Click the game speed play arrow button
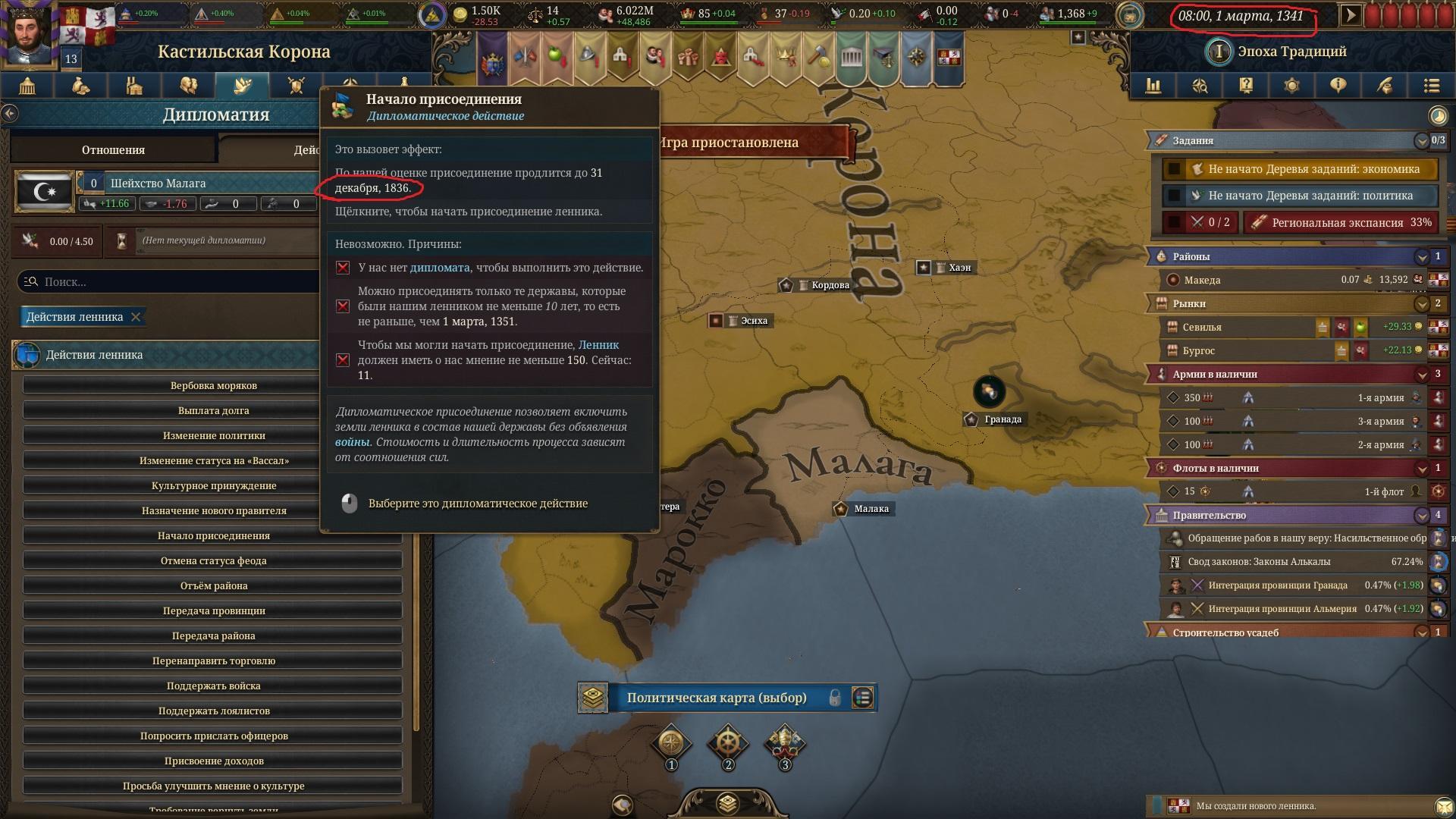This screenshot has height=819, width=1456. coord(1351,15)
